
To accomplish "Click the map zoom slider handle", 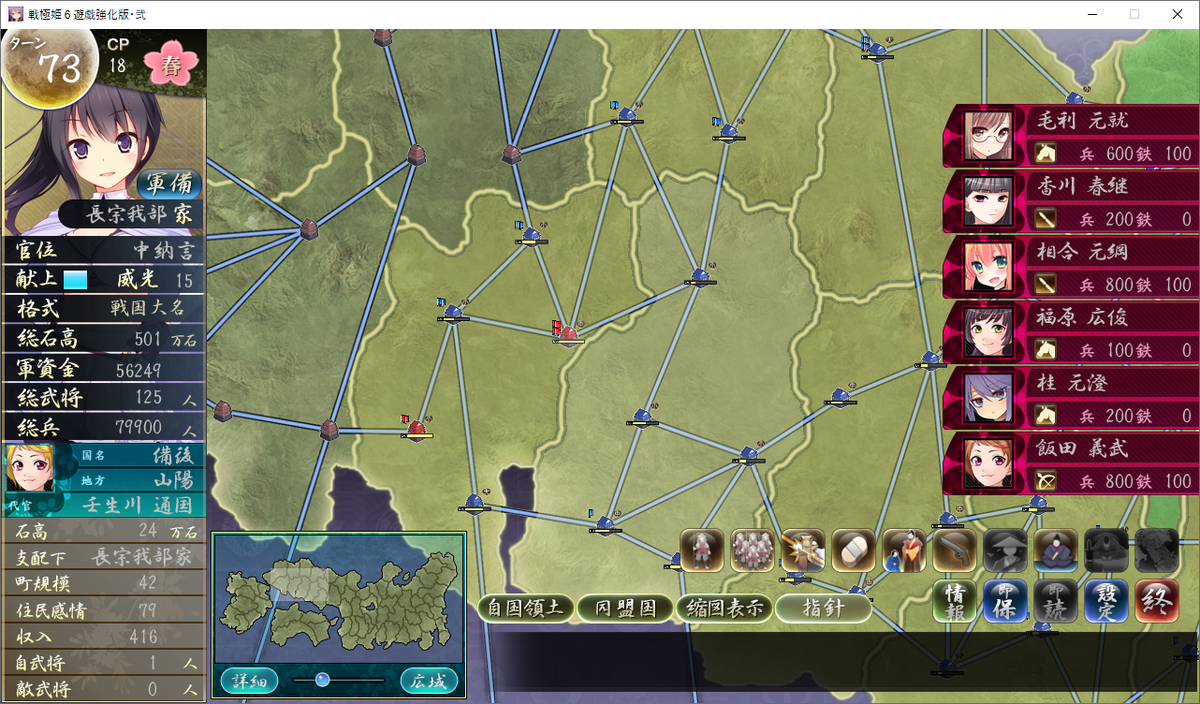I will [x=322, y=680].
